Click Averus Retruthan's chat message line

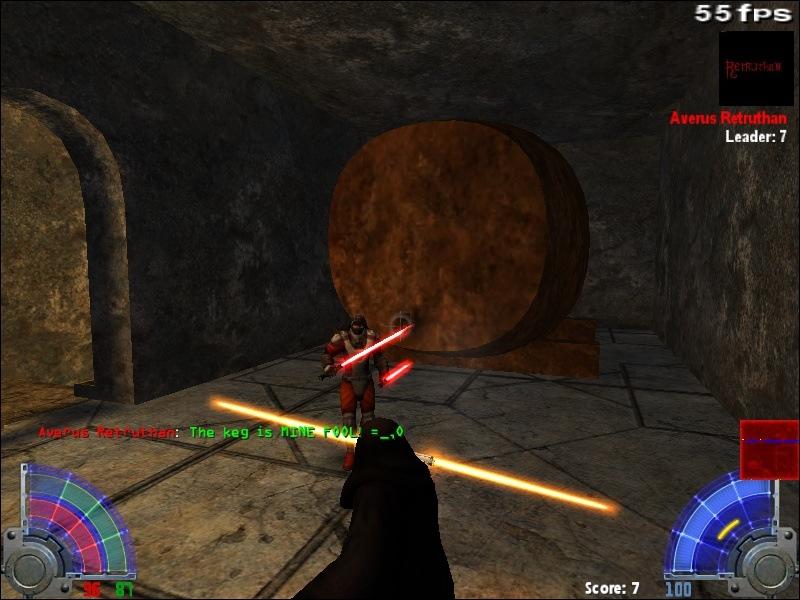click(220, 432)
